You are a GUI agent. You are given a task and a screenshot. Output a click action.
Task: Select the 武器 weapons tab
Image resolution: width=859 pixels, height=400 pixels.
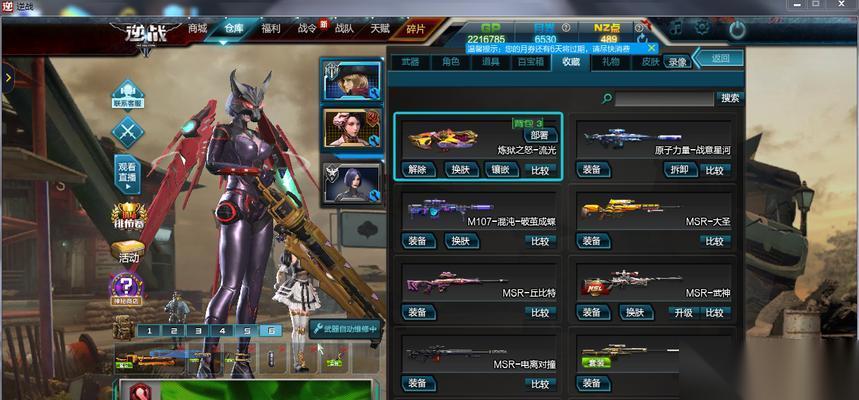410,62
